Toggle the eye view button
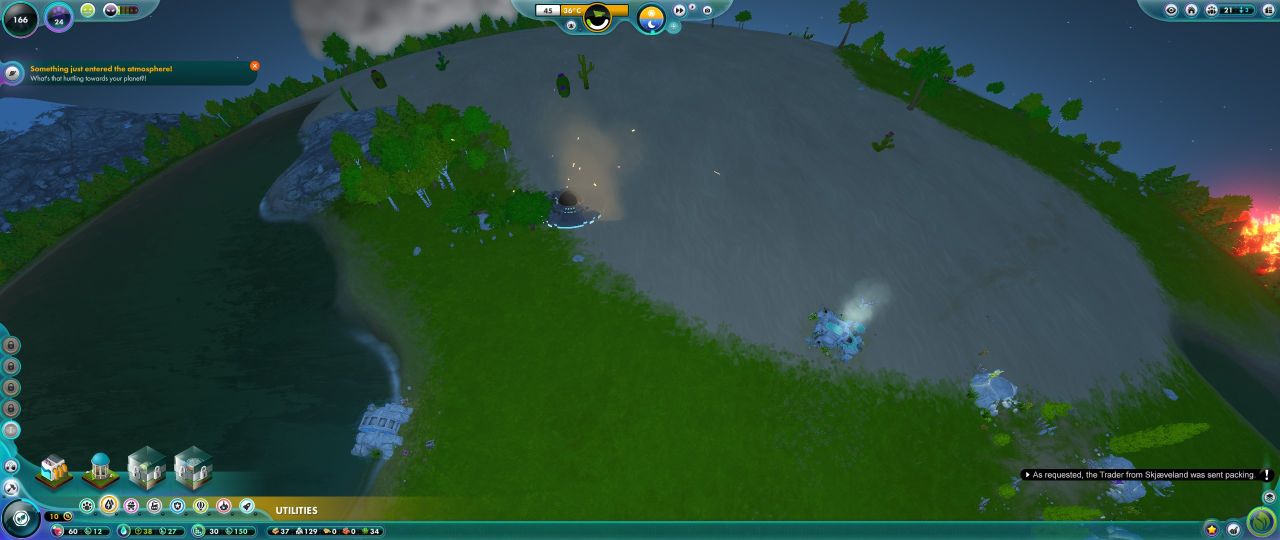 1172,10
